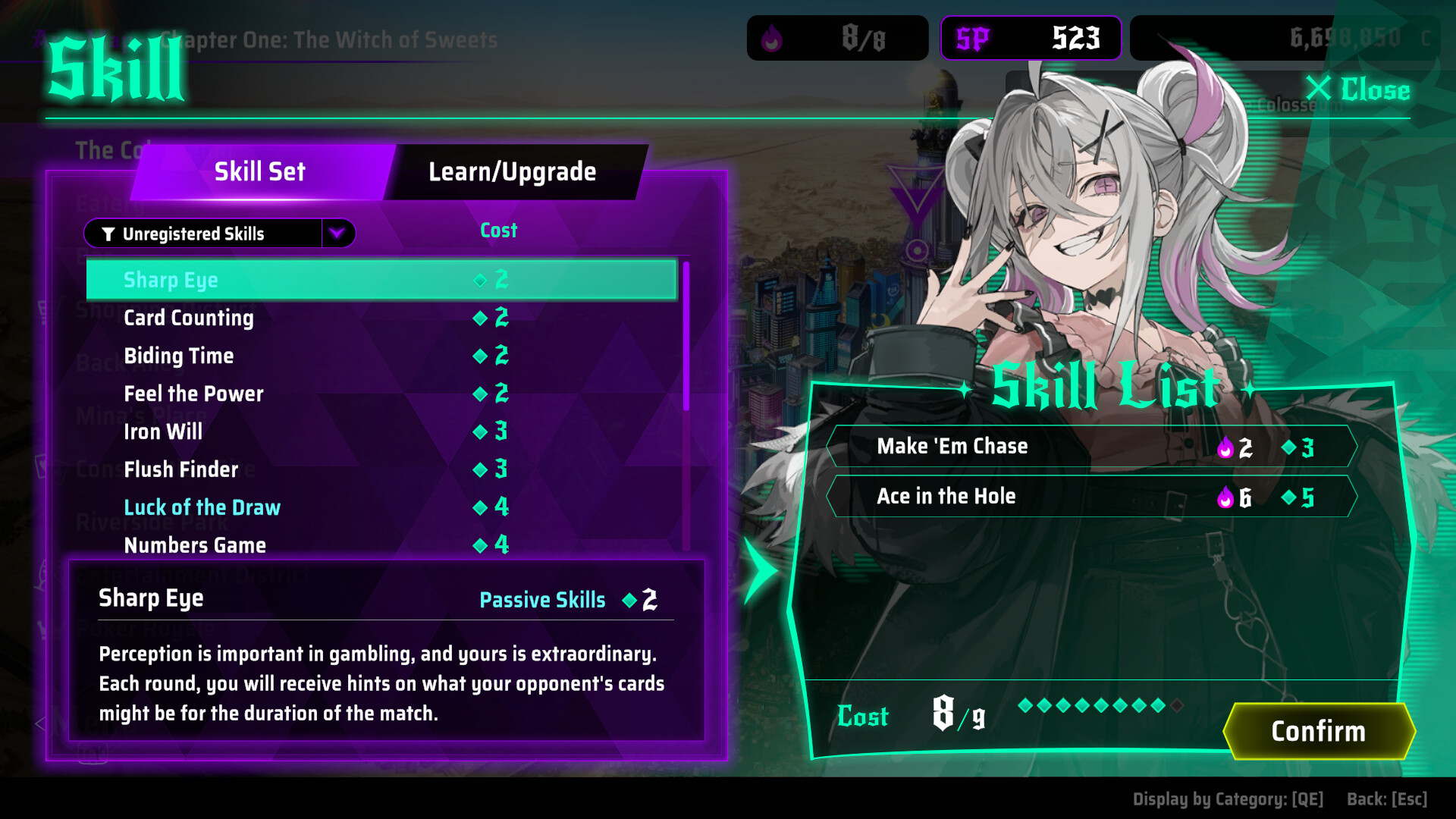The image size is (1456, 819).
Task: Expand the Passive Skills details for Sharp Eye
Action: pyautogui.click(x=542, y=600)
